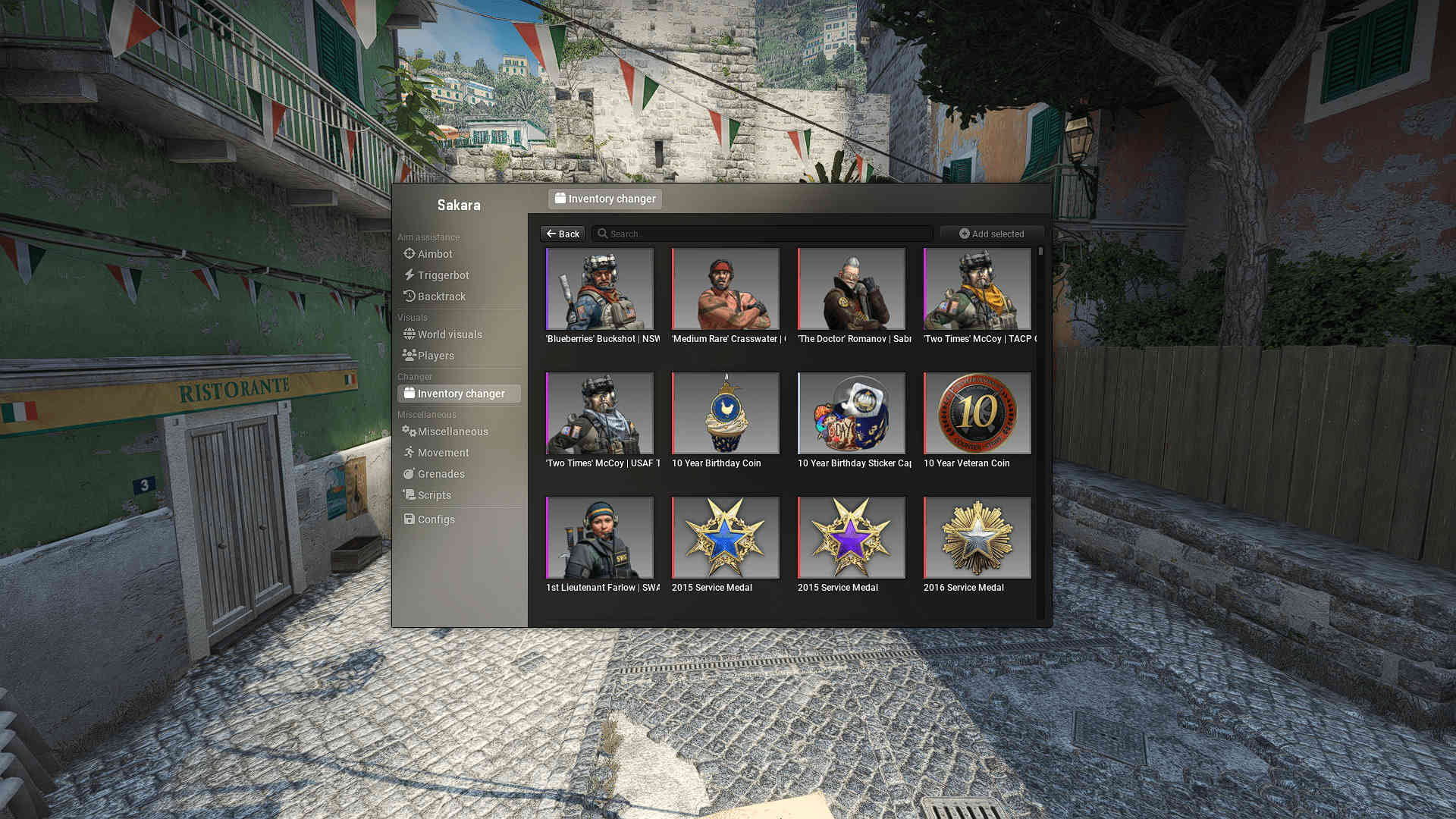Open Scripts using its sidebar icon
Screen dimensions: 1456x819
point(409,495)
